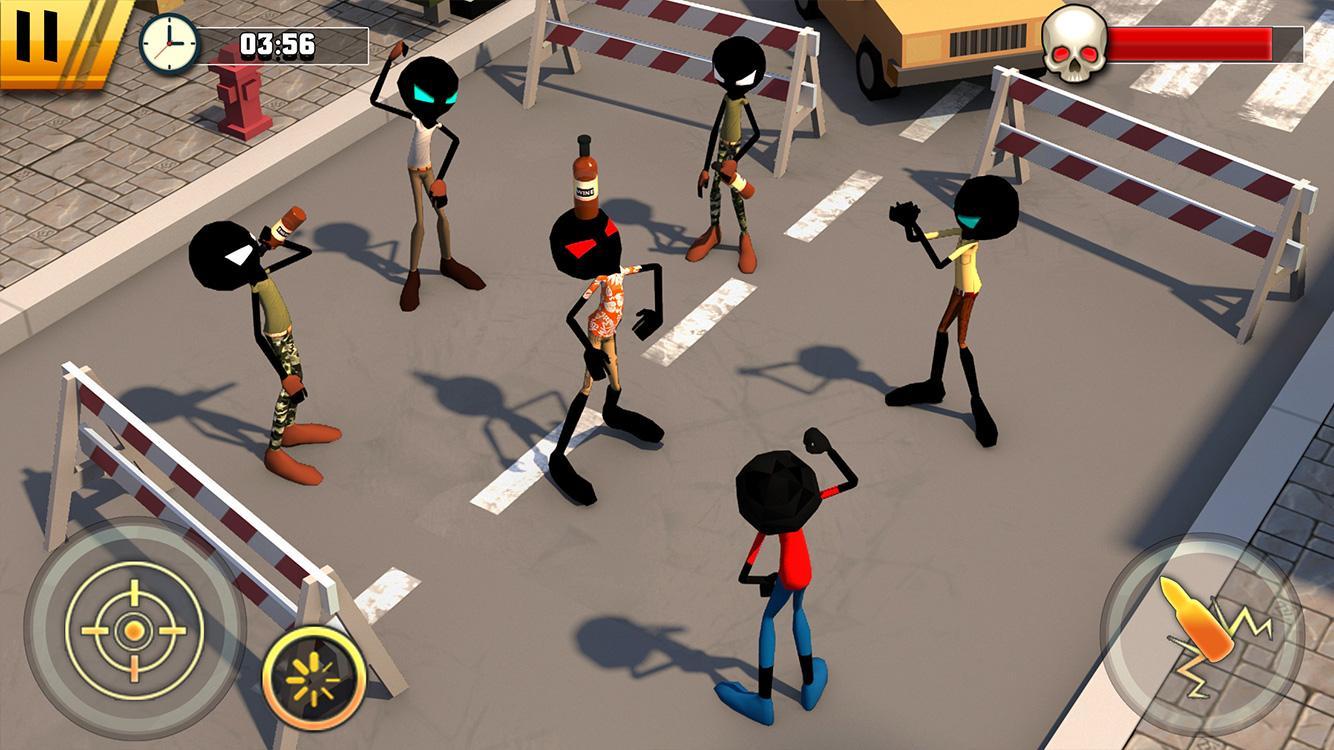Pause the game with the pause button

(40, 38)
